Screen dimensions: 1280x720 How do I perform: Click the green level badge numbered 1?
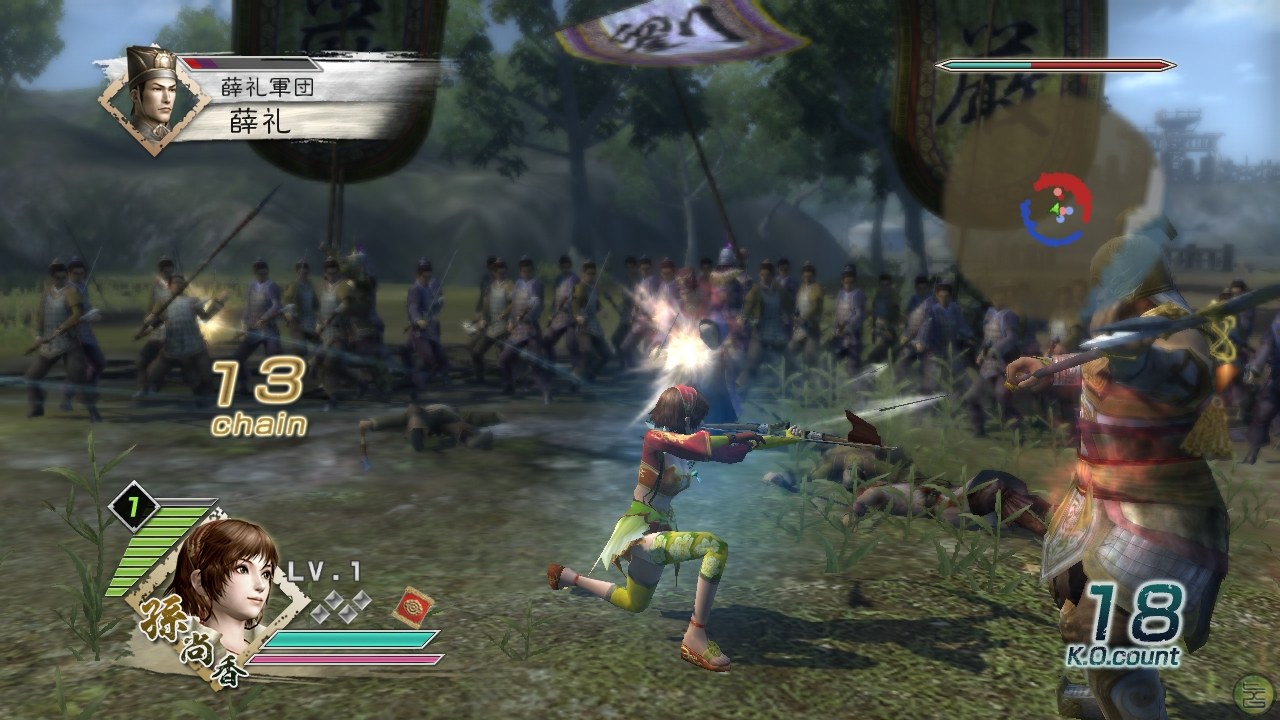coord(135,508)
